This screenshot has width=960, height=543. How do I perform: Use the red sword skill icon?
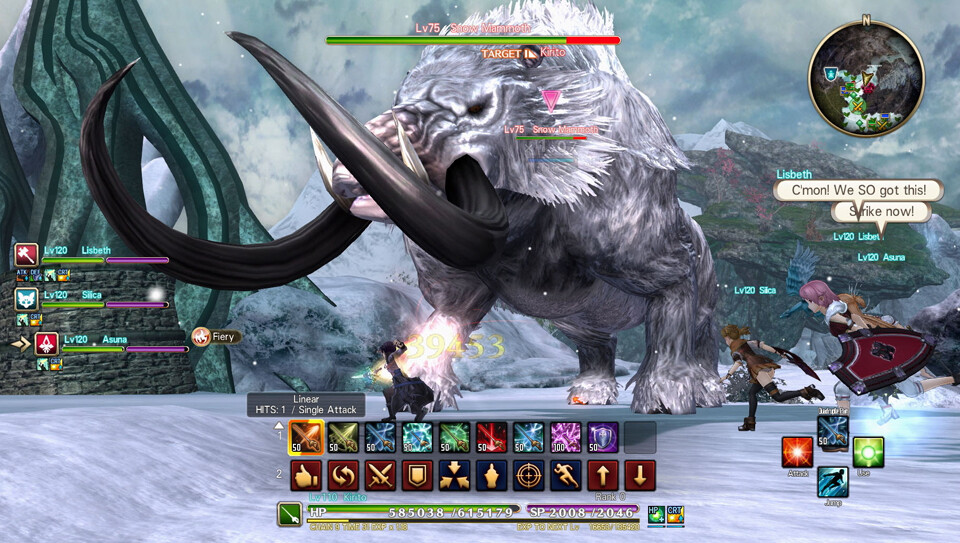[x=491, y=438]
